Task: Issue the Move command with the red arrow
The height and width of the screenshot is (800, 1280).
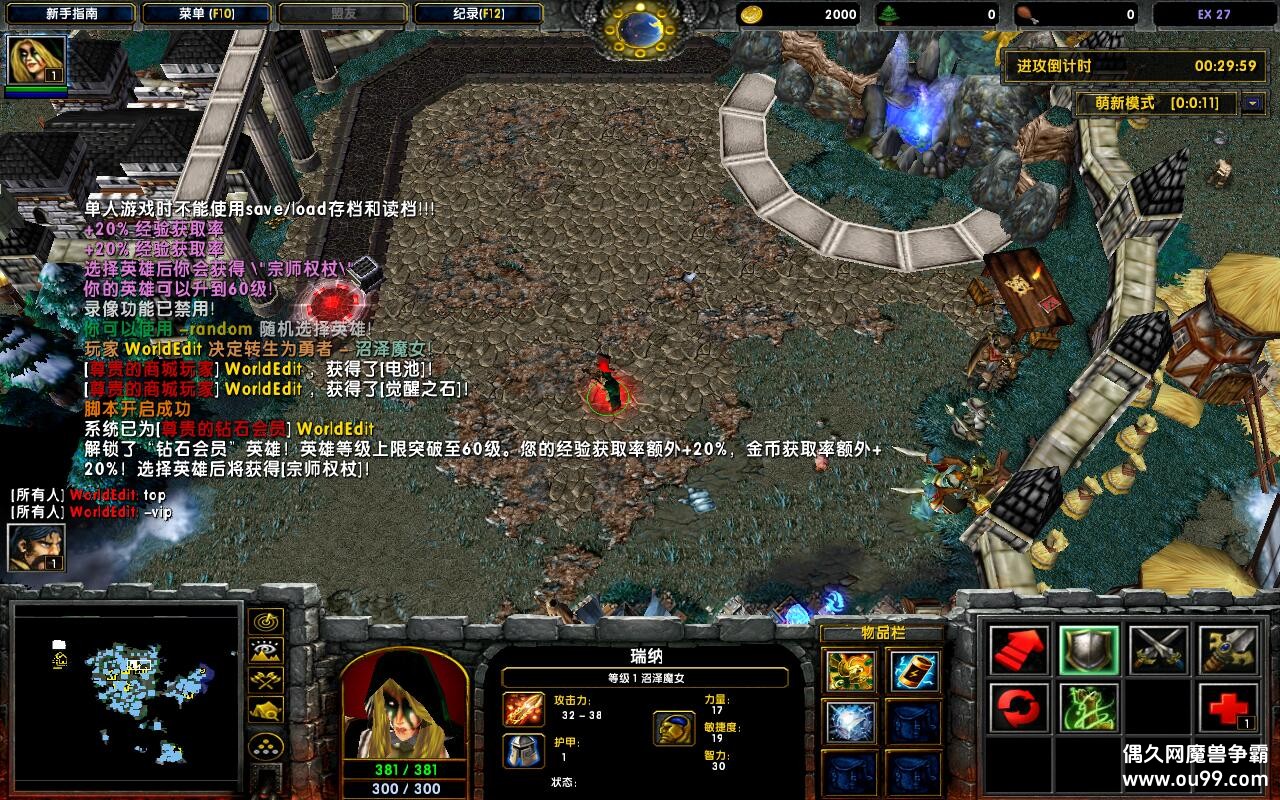Action: 1019,651
